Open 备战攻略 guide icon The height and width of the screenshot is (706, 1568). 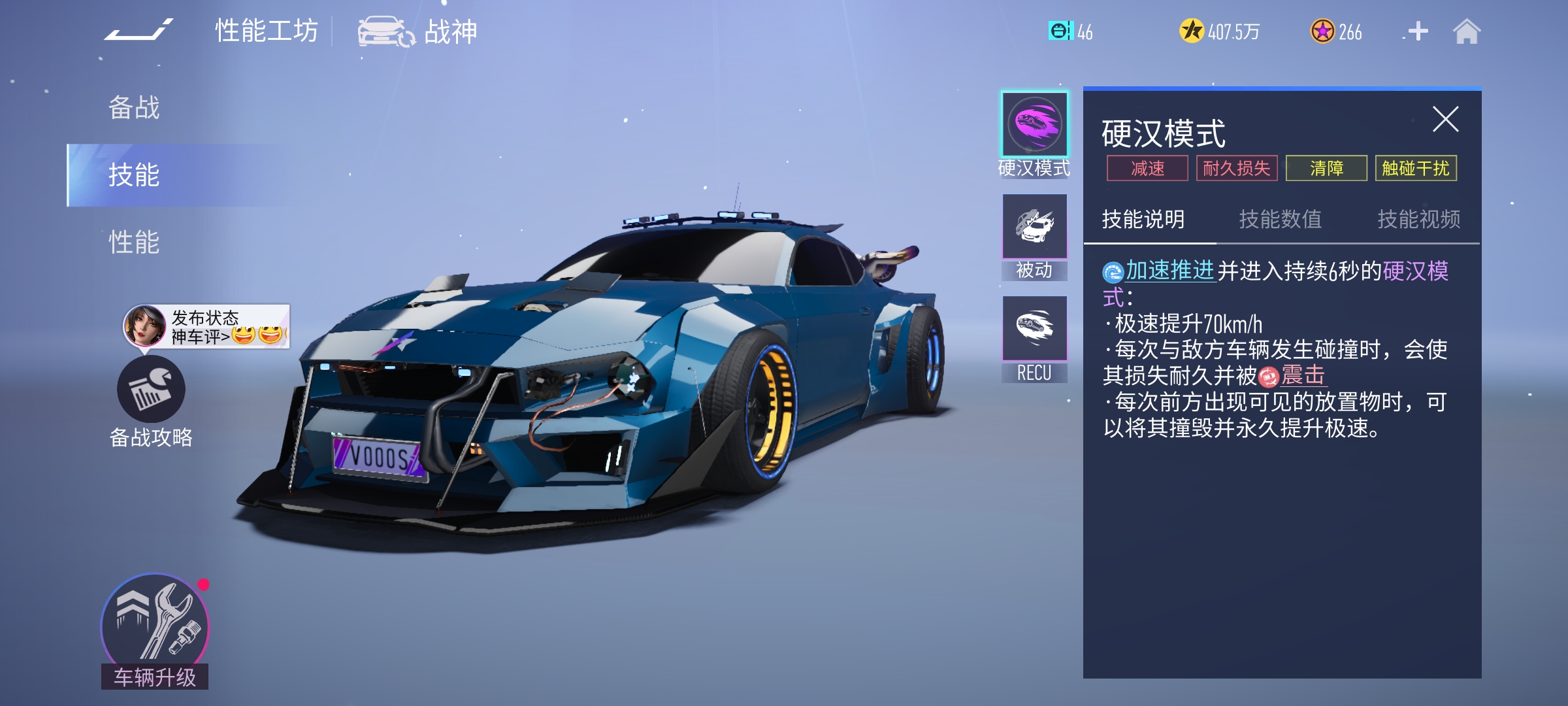pos(151,390)
